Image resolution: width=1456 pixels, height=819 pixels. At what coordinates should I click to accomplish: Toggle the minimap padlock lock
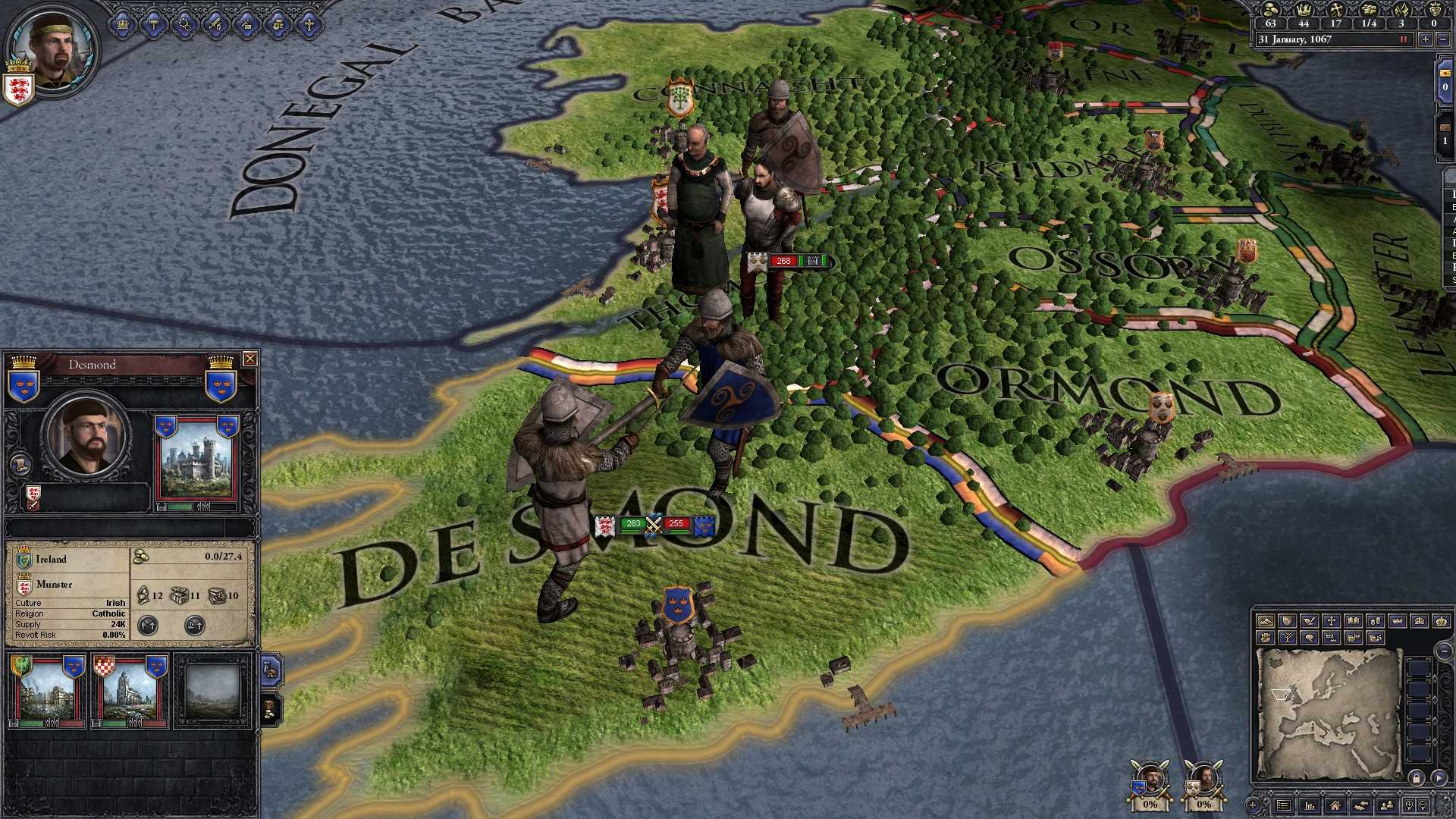(x=1416, y=779)
